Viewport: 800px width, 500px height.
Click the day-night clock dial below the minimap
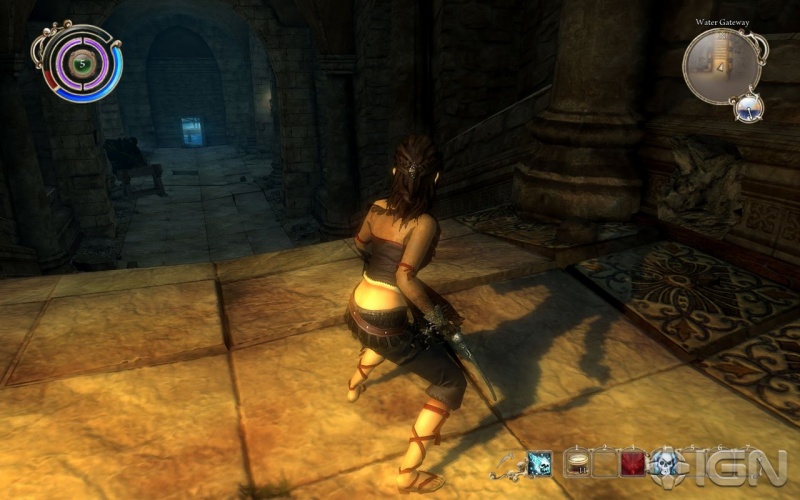747,106
